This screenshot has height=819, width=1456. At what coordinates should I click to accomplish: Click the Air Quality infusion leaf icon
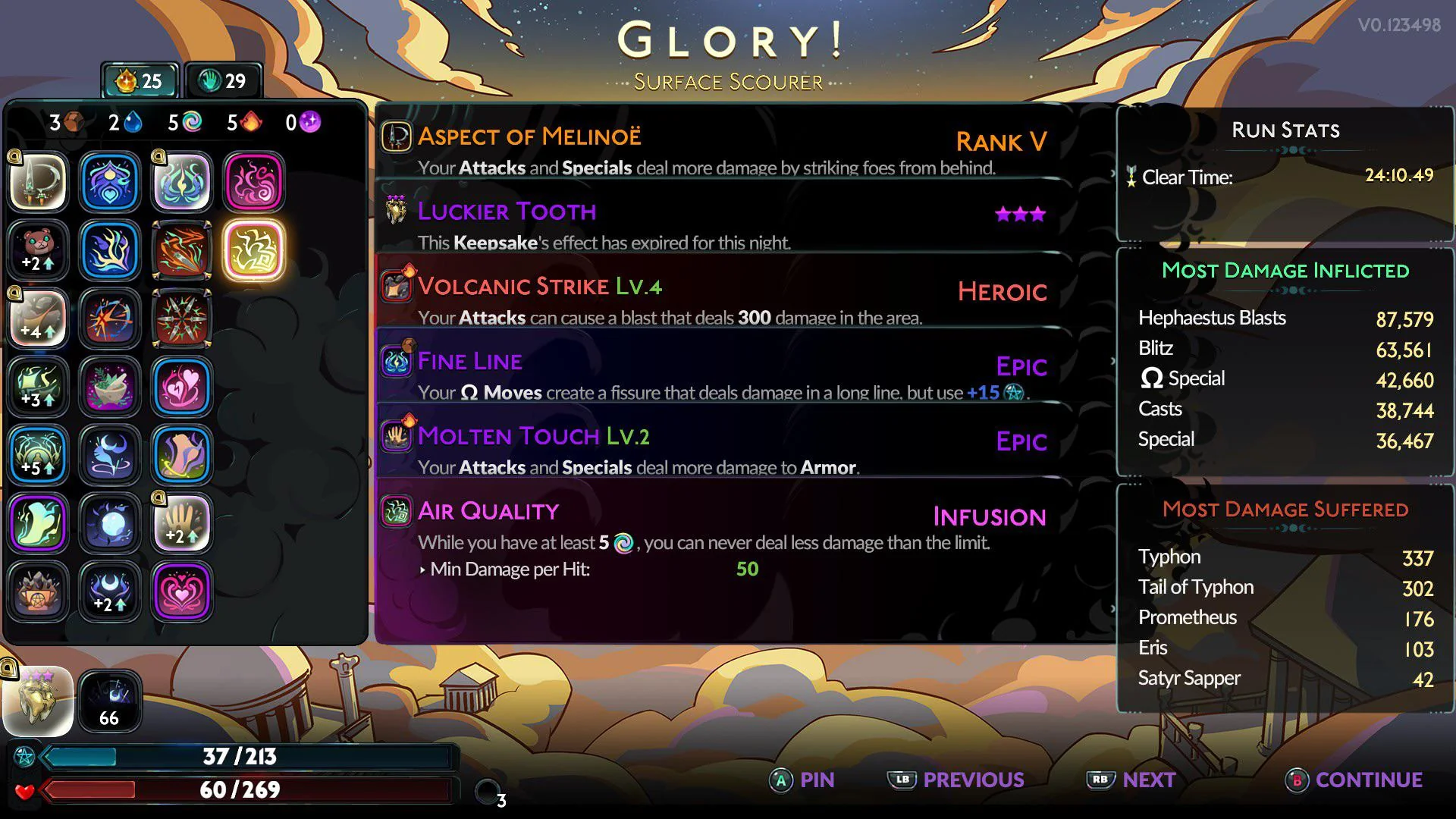pos(394,510)
